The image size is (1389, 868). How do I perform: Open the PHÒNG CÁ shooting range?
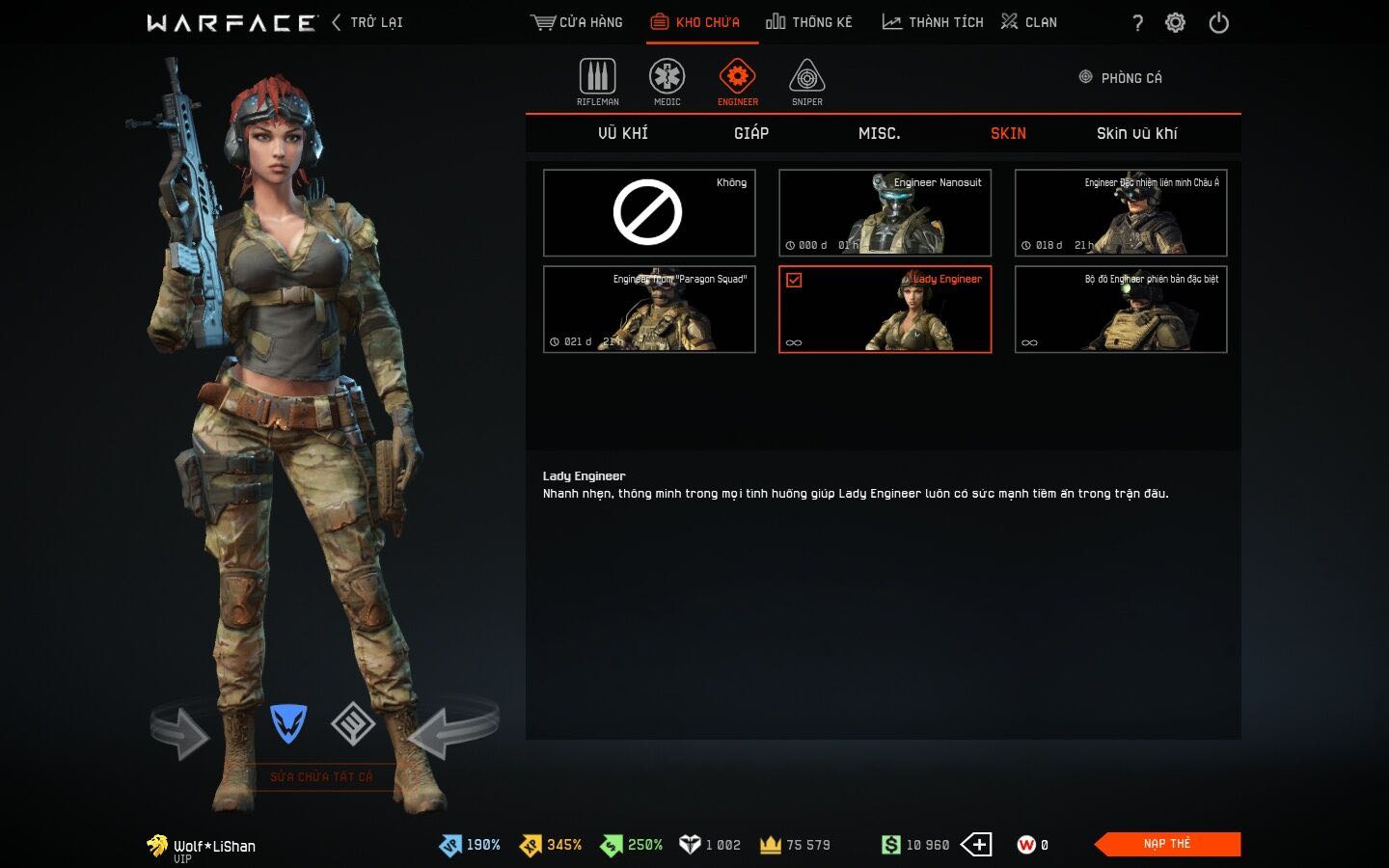pos(1120,78)
